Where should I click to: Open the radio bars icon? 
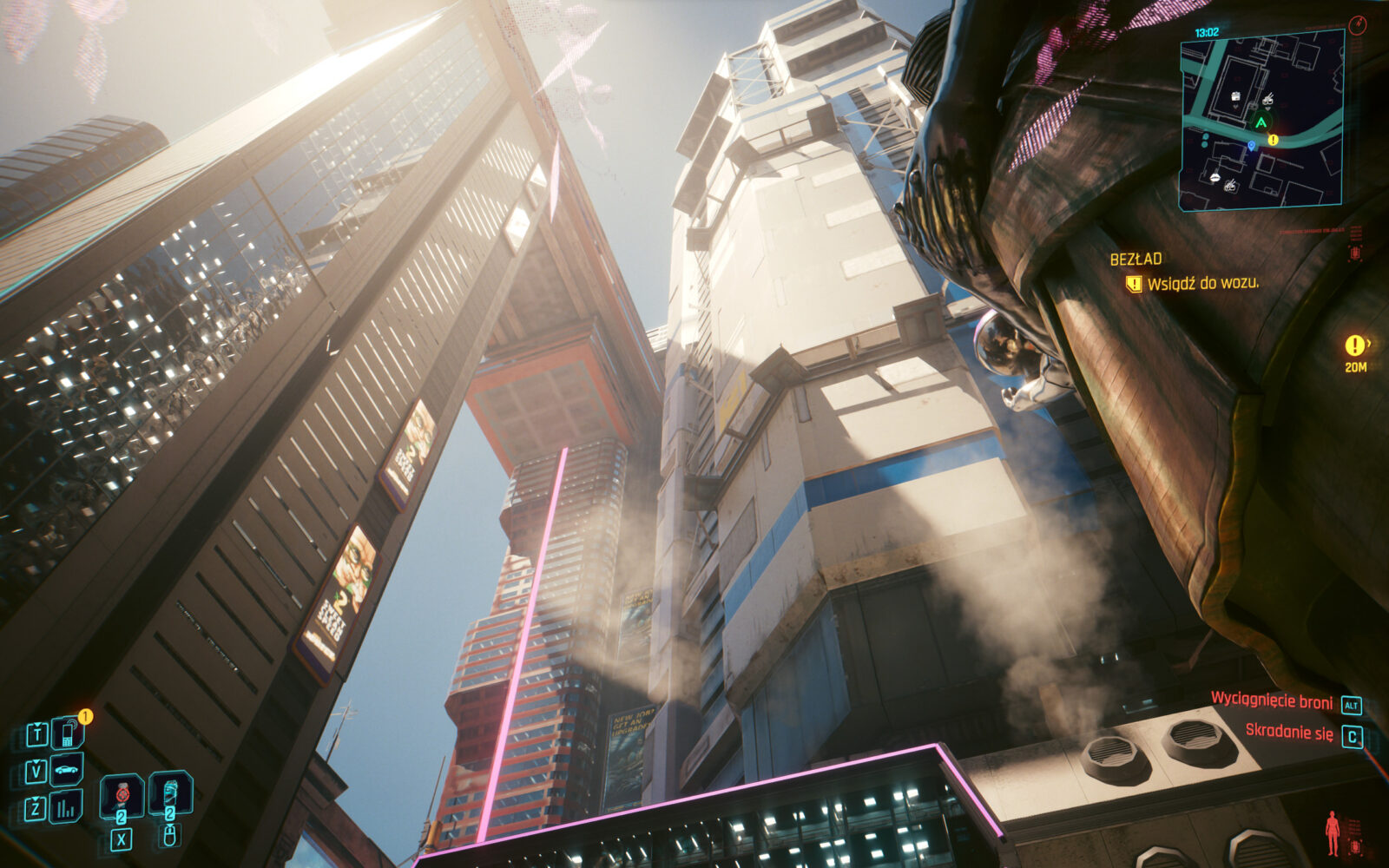(67, 808)
